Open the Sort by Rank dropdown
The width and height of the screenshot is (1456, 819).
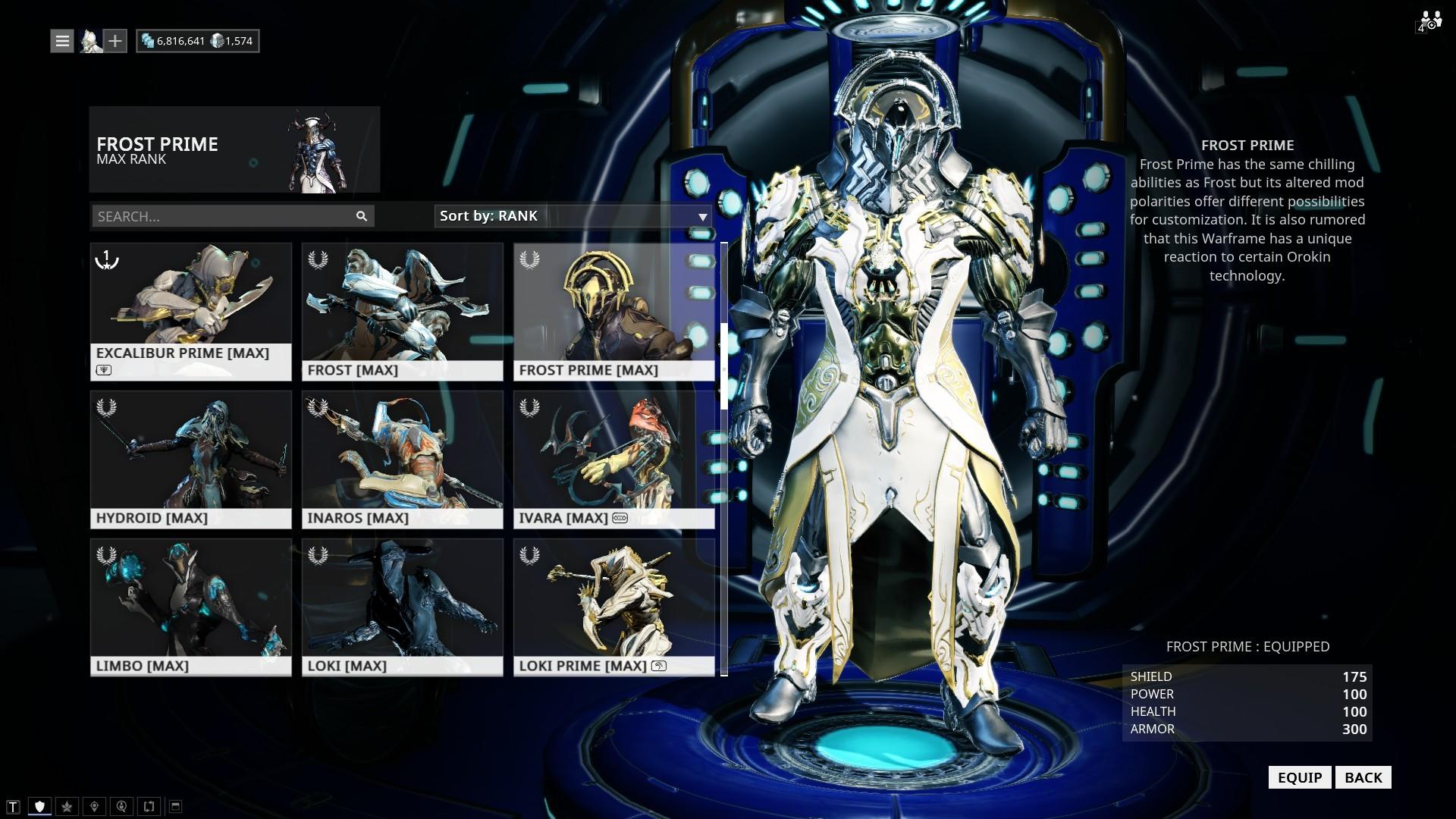573,216
